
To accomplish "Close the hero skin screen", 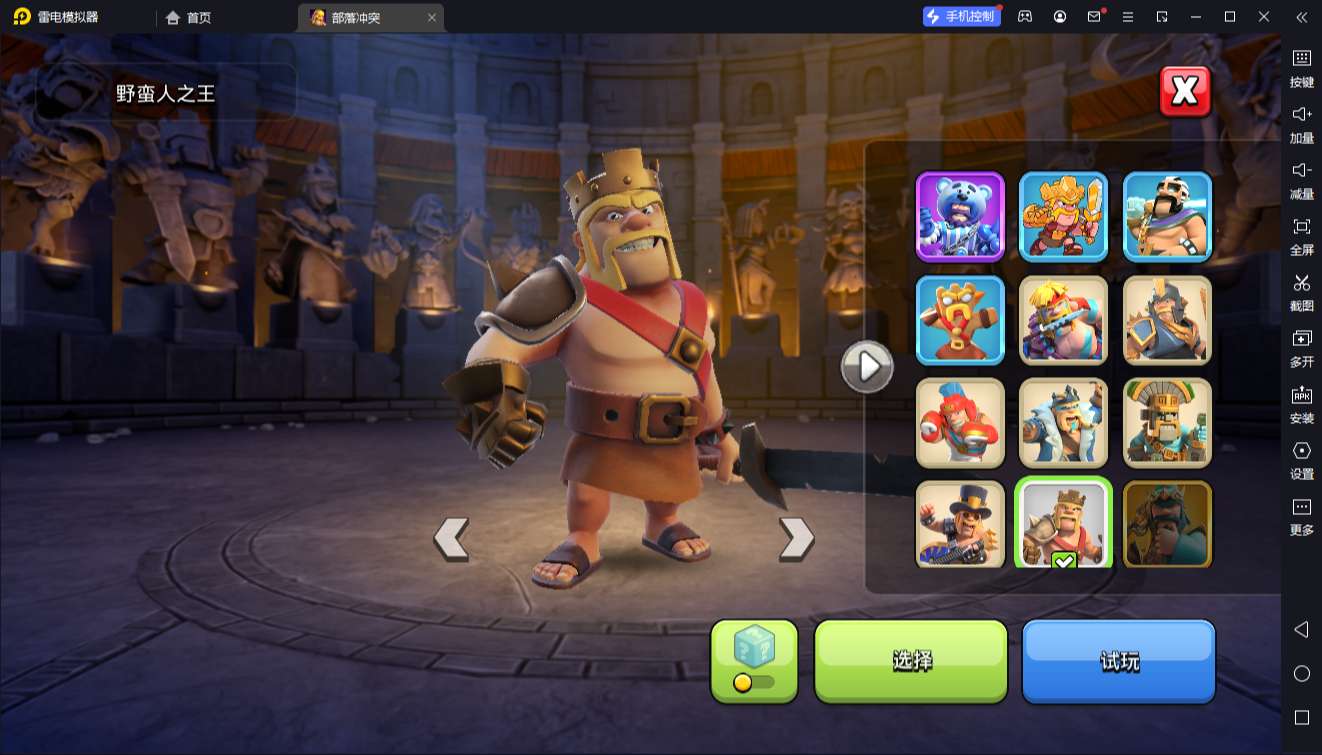I will (x=1185, y=92).
